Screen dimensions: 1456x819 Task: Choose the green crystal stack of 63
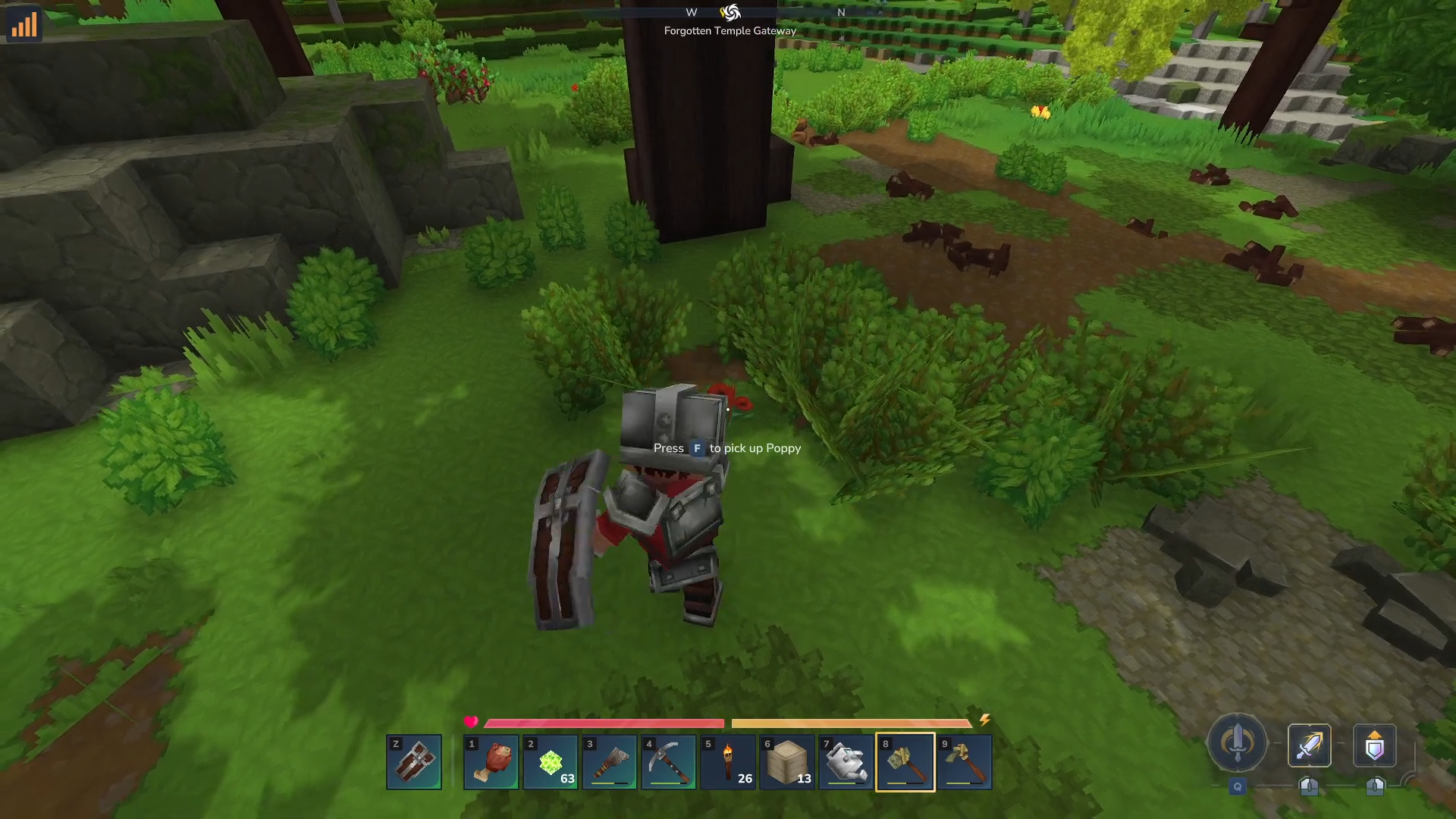coord(551,761)
